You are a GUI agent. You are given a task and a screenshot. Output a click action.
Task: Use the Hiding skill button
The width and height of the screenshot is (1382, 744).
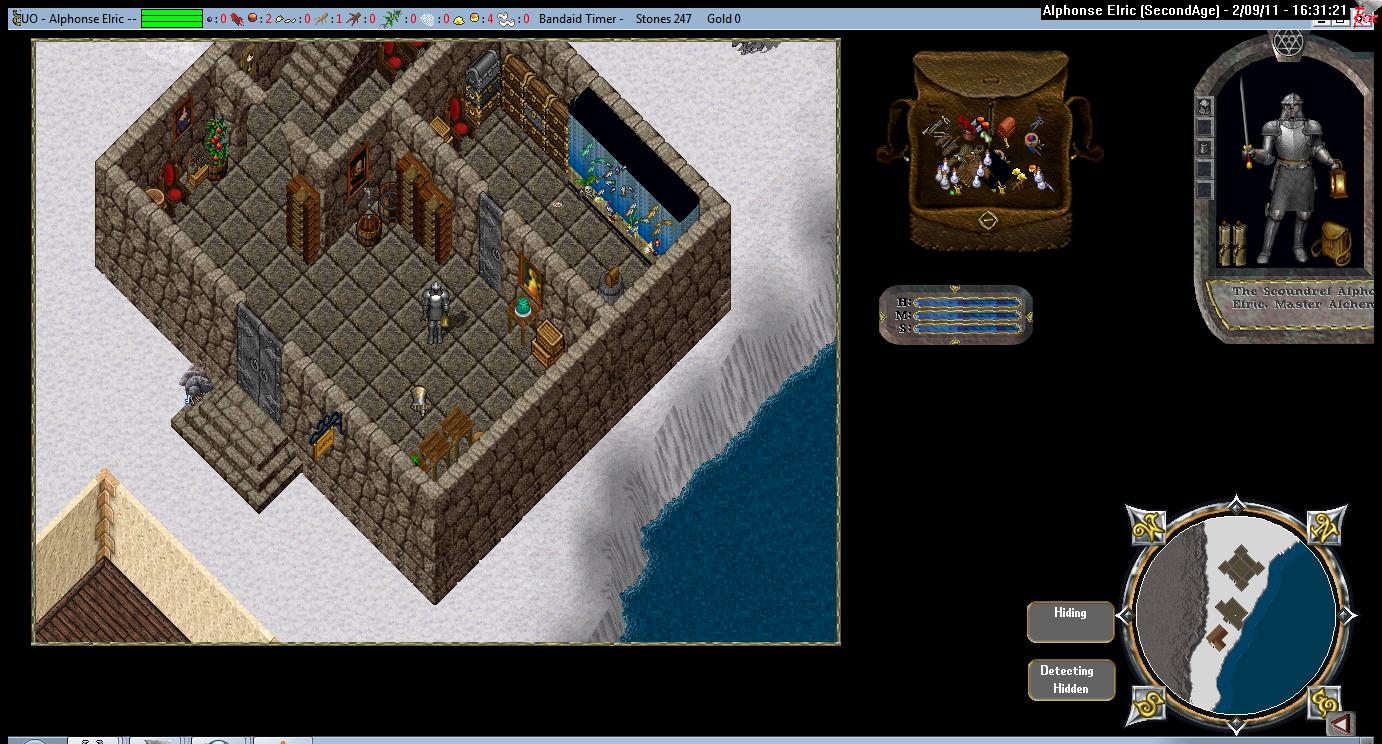(x=1070, y=621)
